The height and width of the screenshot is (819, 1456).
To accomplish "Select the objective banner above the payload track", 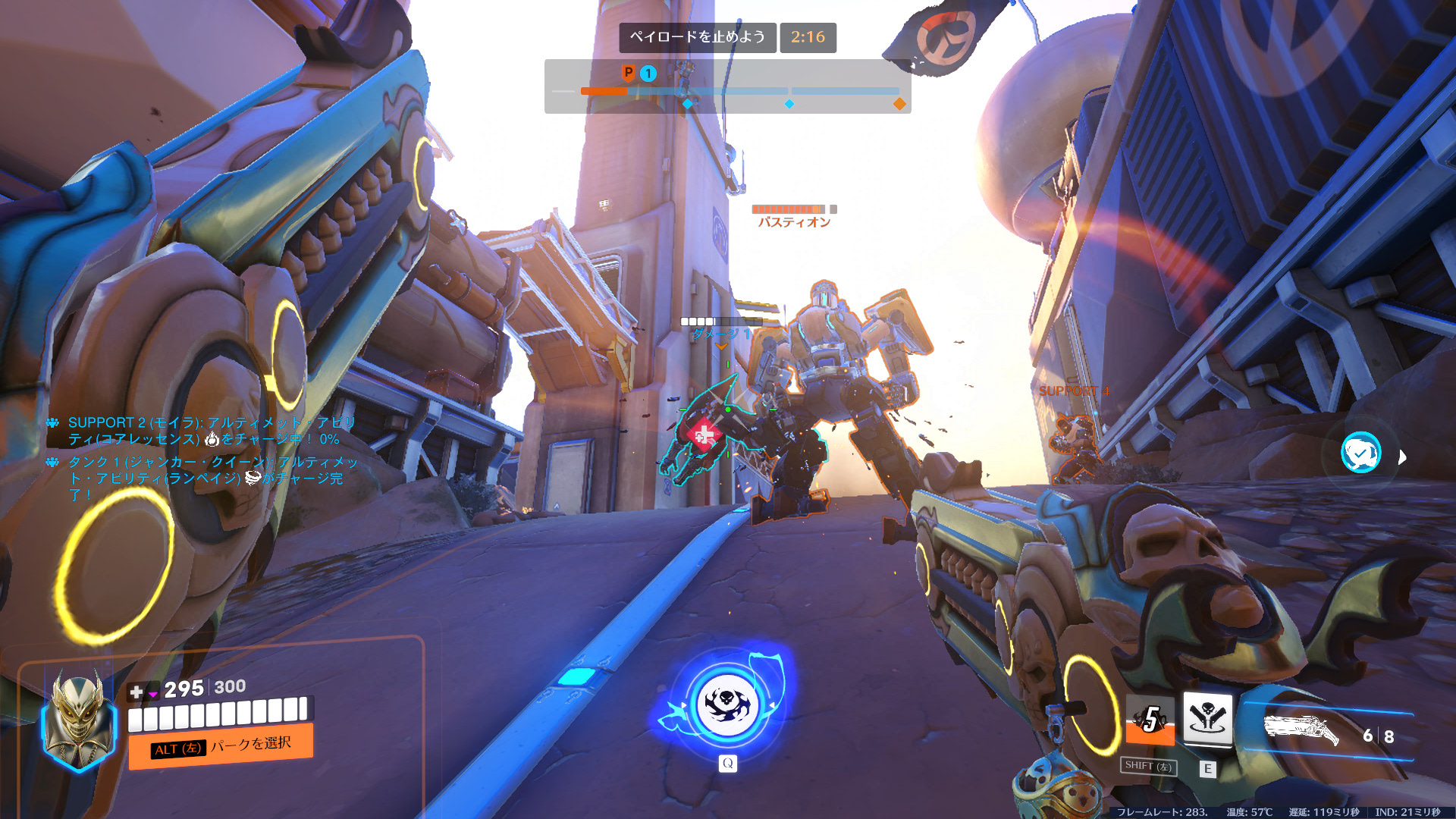I will pos(697,37).
